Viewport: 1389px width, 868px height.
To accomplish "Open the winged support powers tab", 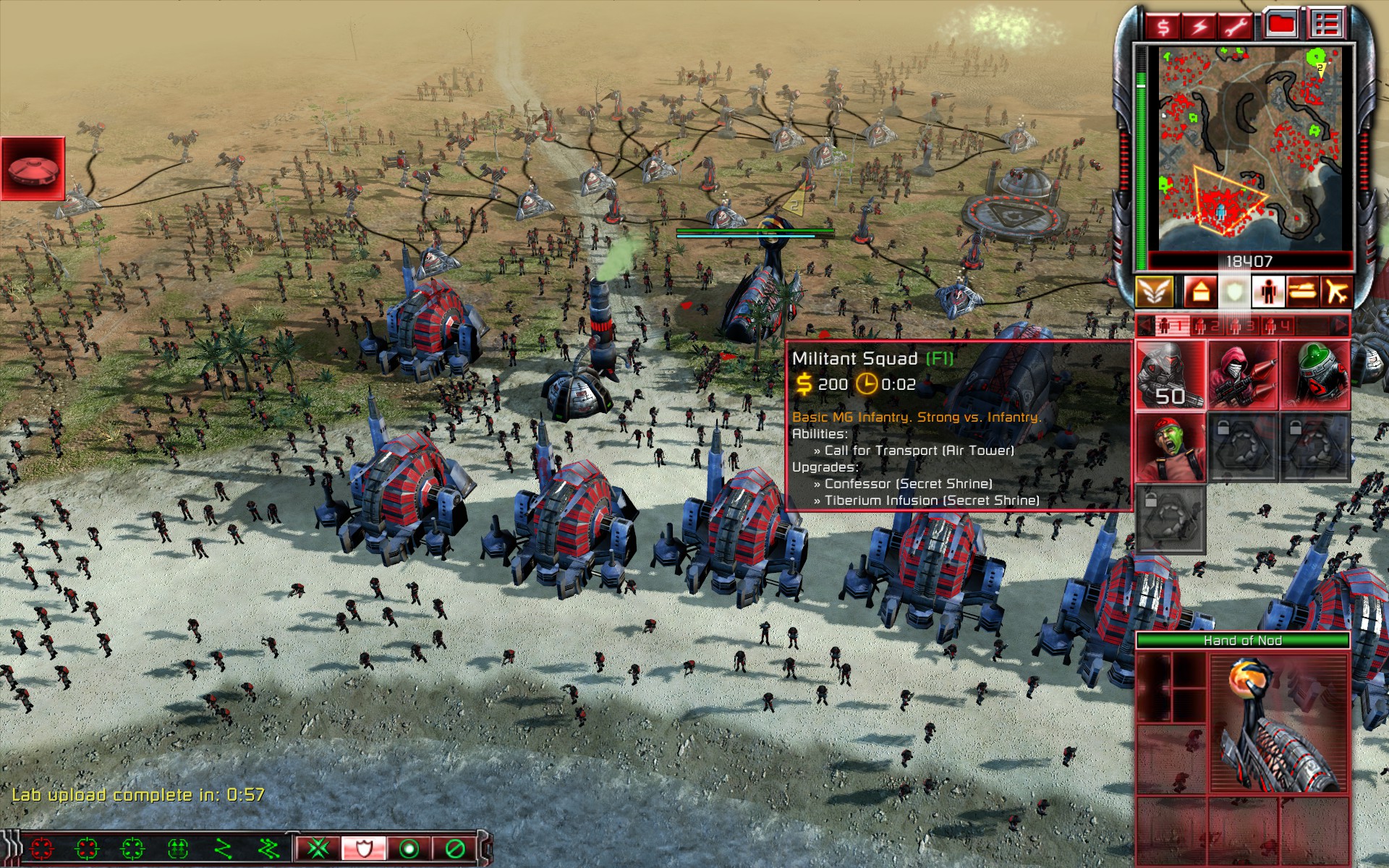I will [x=1154, y=292].
